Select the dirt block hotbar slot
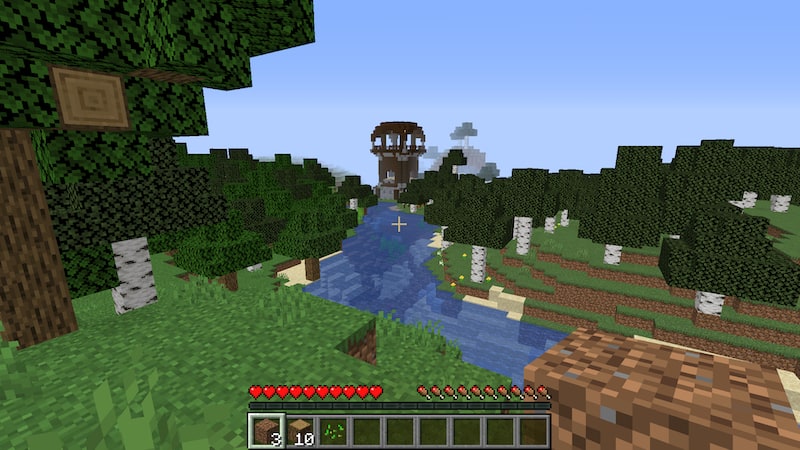This screenshot has width=800, height=450. 267,431
